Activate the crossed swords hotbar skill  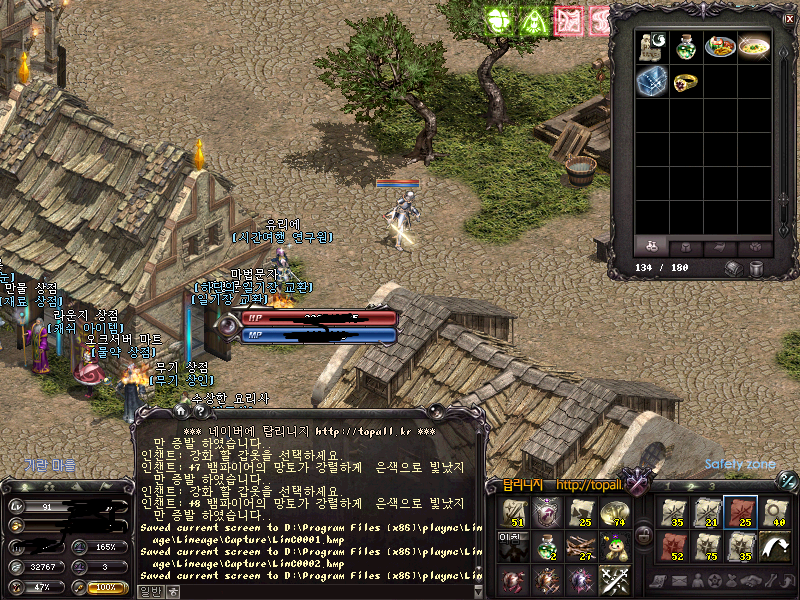614,580
